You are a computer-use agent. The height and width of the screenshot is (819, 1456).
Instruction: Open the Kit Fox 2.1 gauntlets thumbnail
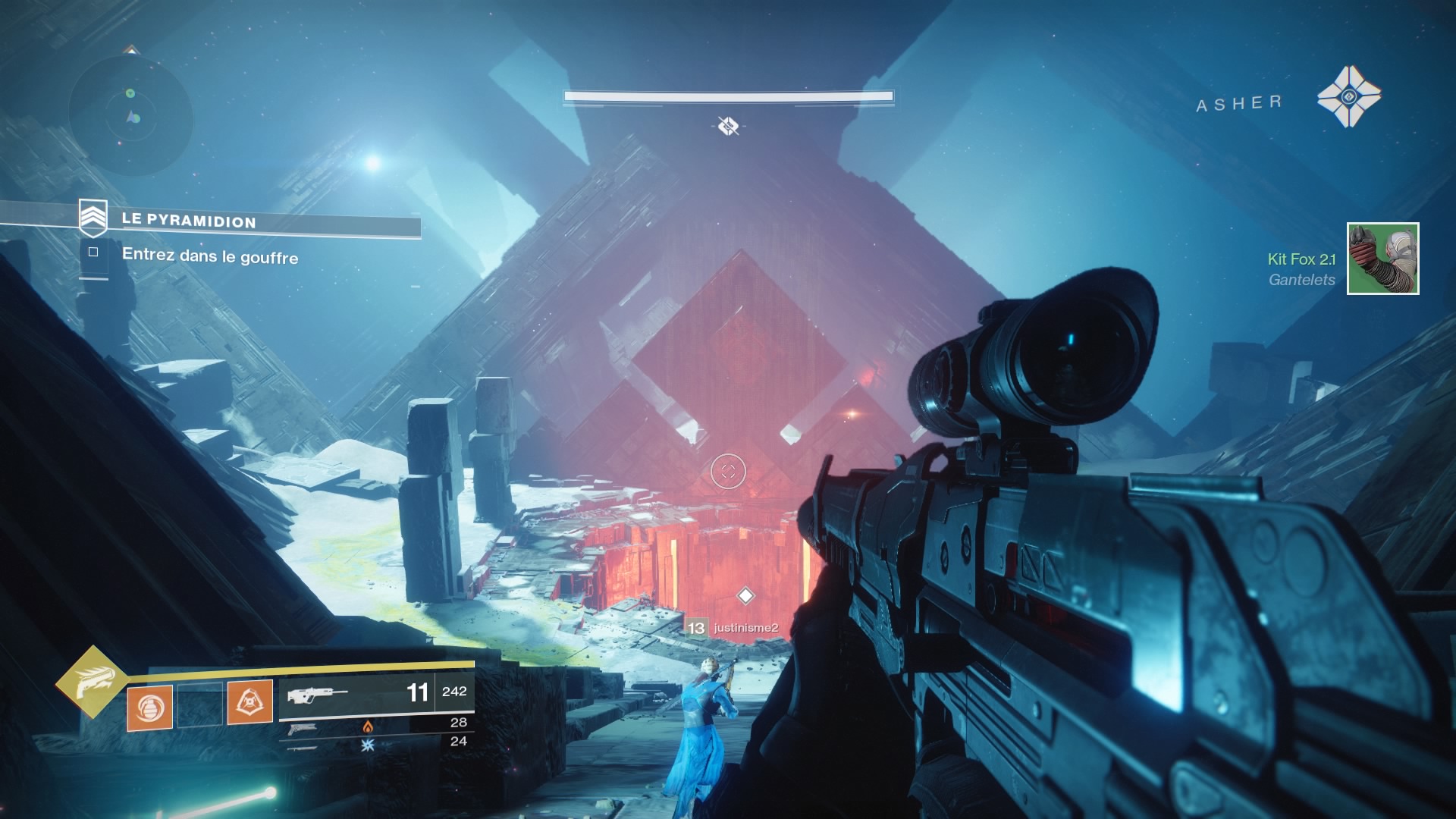pyautogui.click(x=1382, y=259)
